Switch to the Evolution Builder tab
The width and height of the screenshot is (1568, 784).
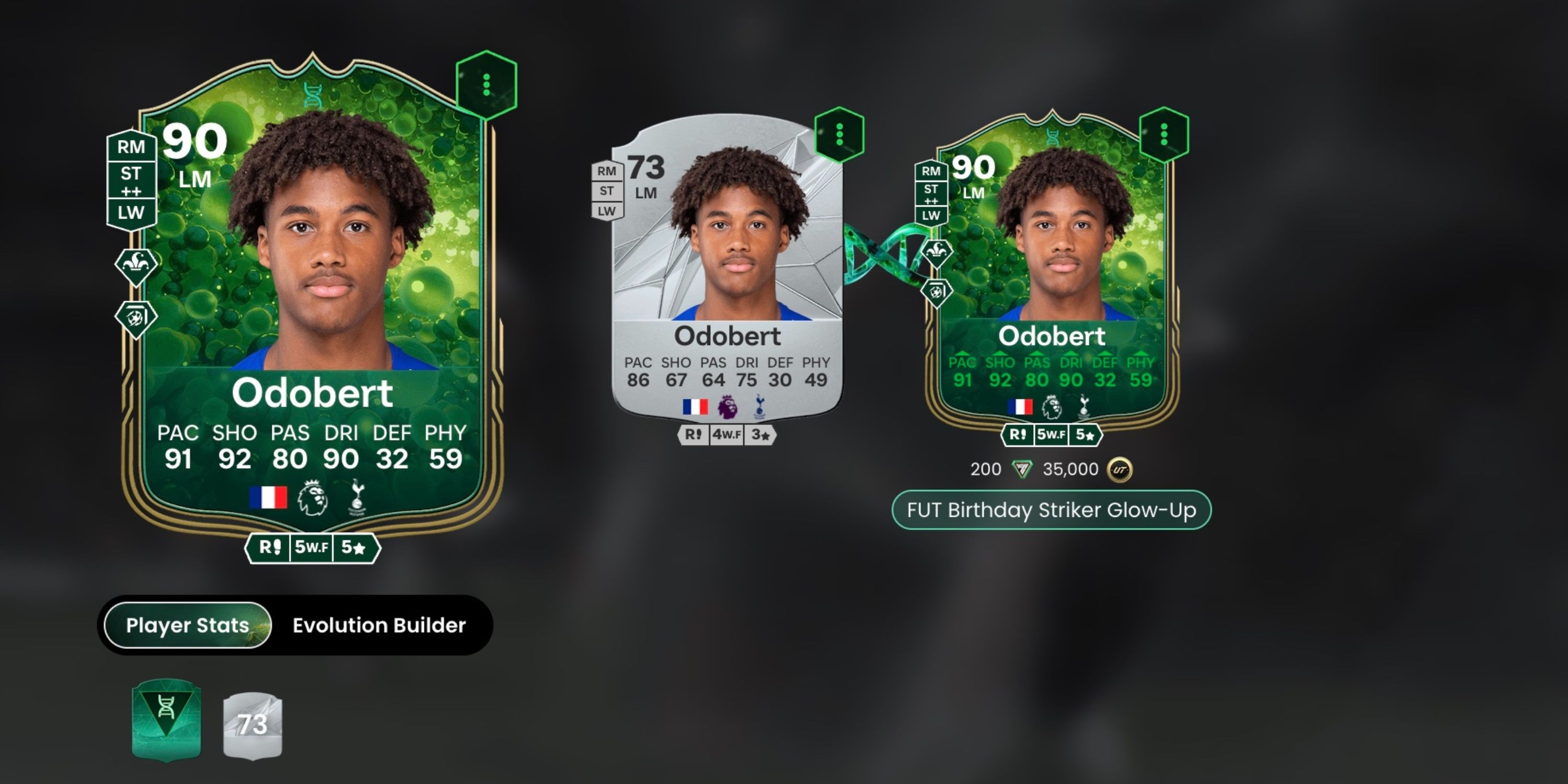pyautogui.click(x=378, y=625)
